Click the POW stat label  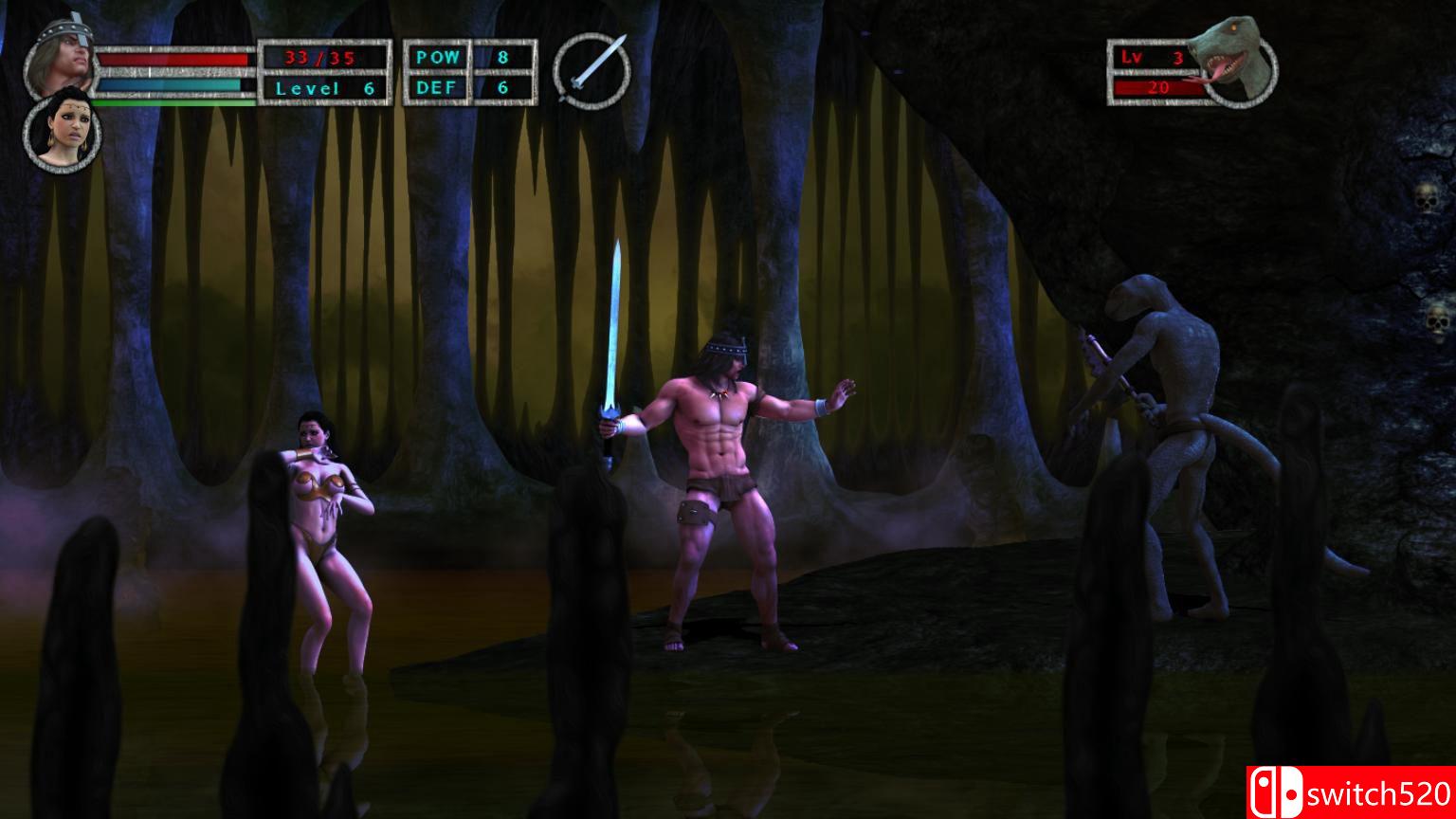coord(436,57)
